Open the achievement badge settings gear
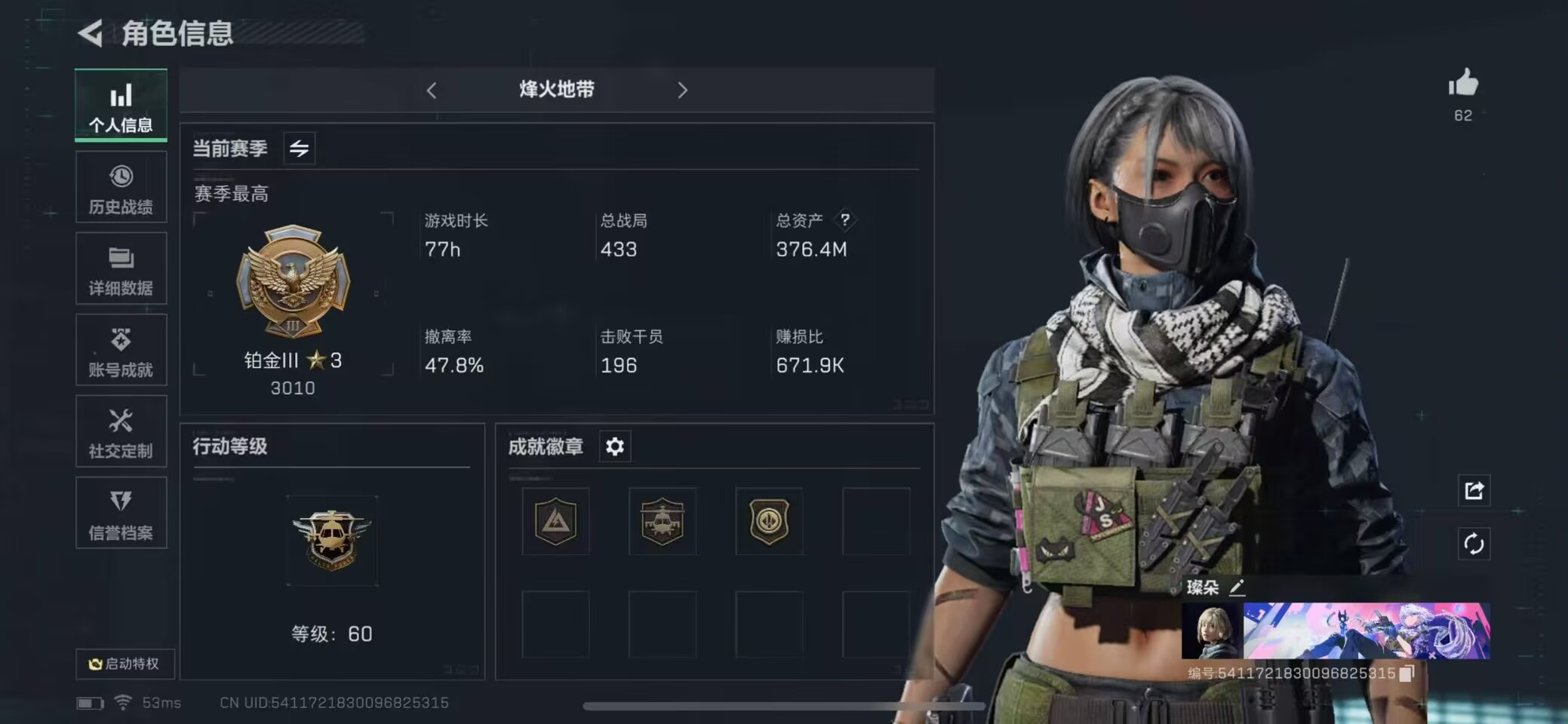 (x=614, y=446)
